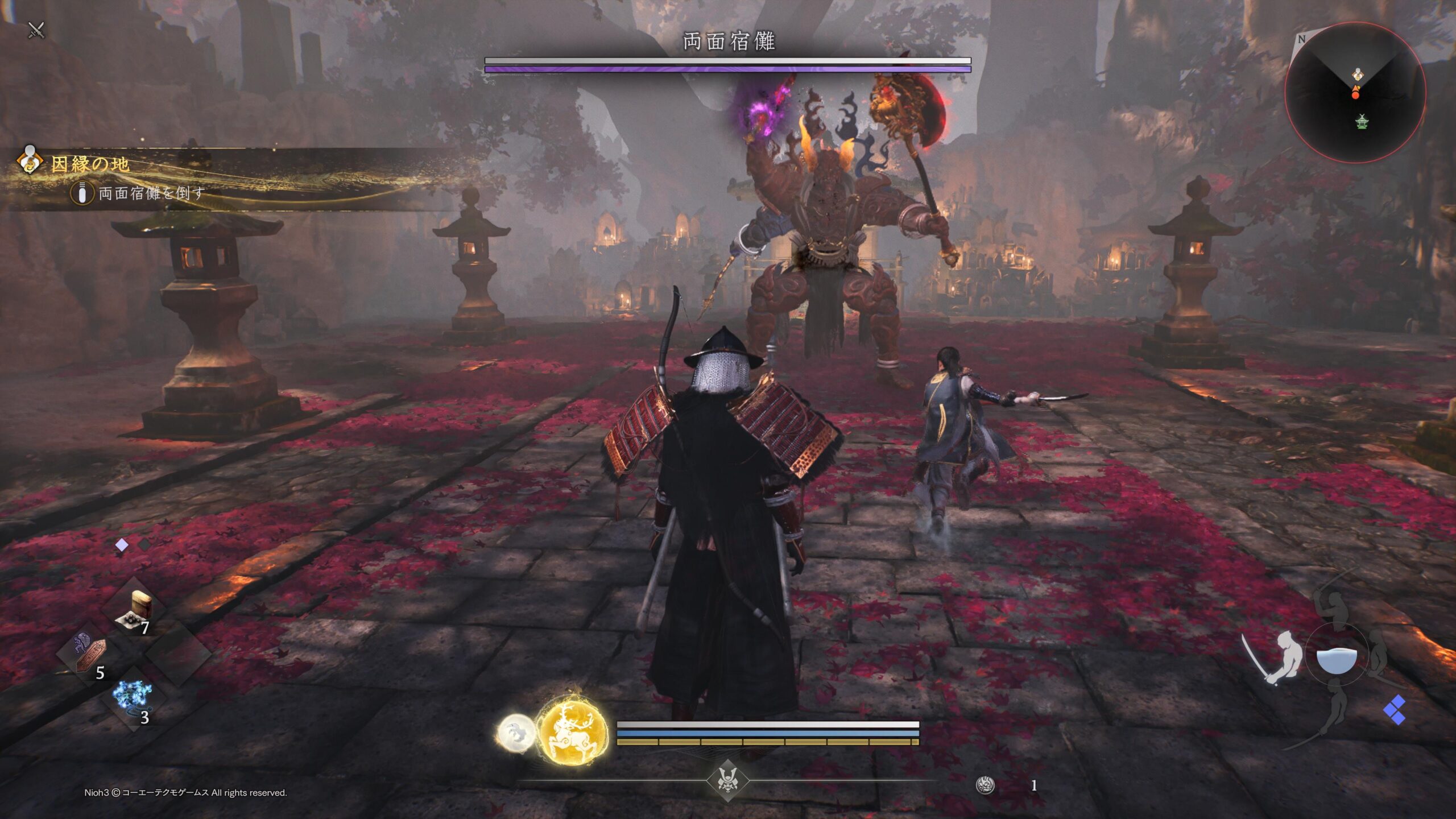Click the crossed swords icon

(x=36, y=30)
